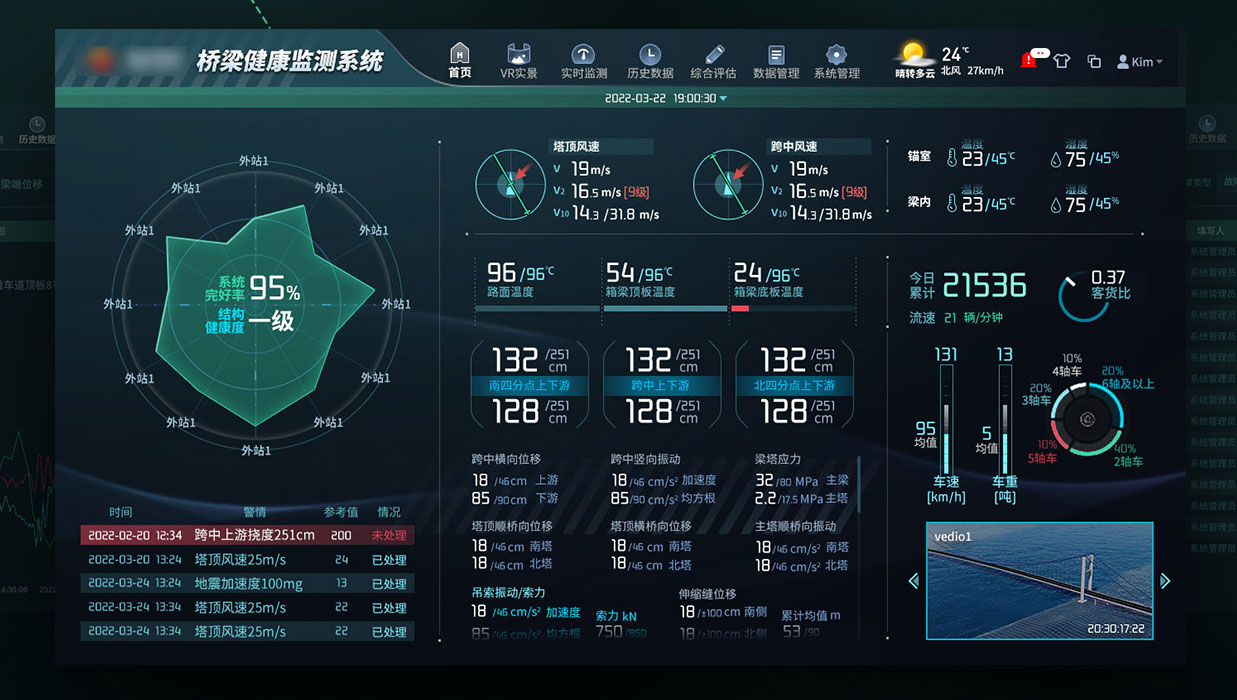Open the VR实景 tab
This screenshot has width=1237, height=700.
pos(519,60)
